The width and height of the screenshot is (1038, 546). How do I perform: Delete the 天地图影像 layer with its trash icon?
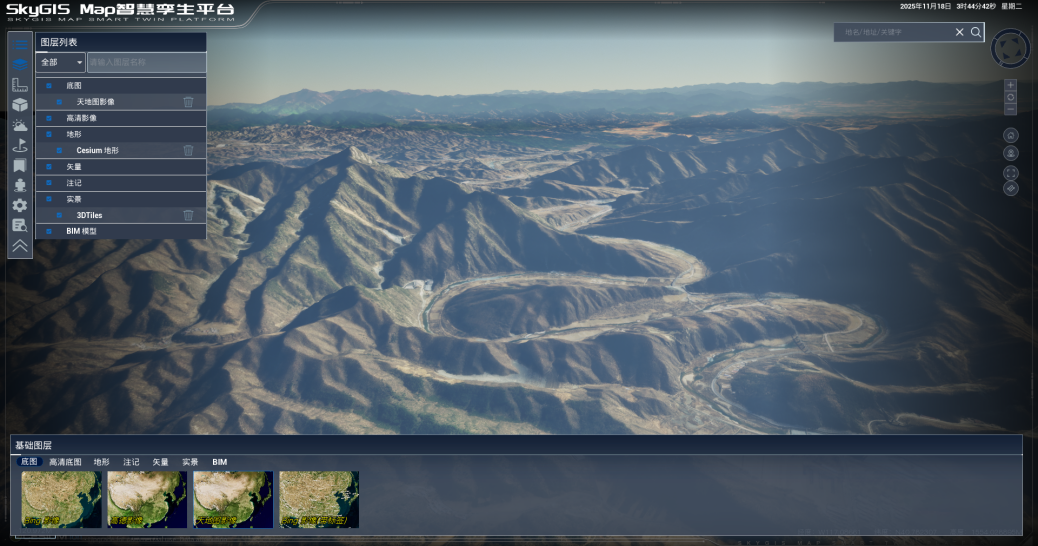click(x=188, y=102)
